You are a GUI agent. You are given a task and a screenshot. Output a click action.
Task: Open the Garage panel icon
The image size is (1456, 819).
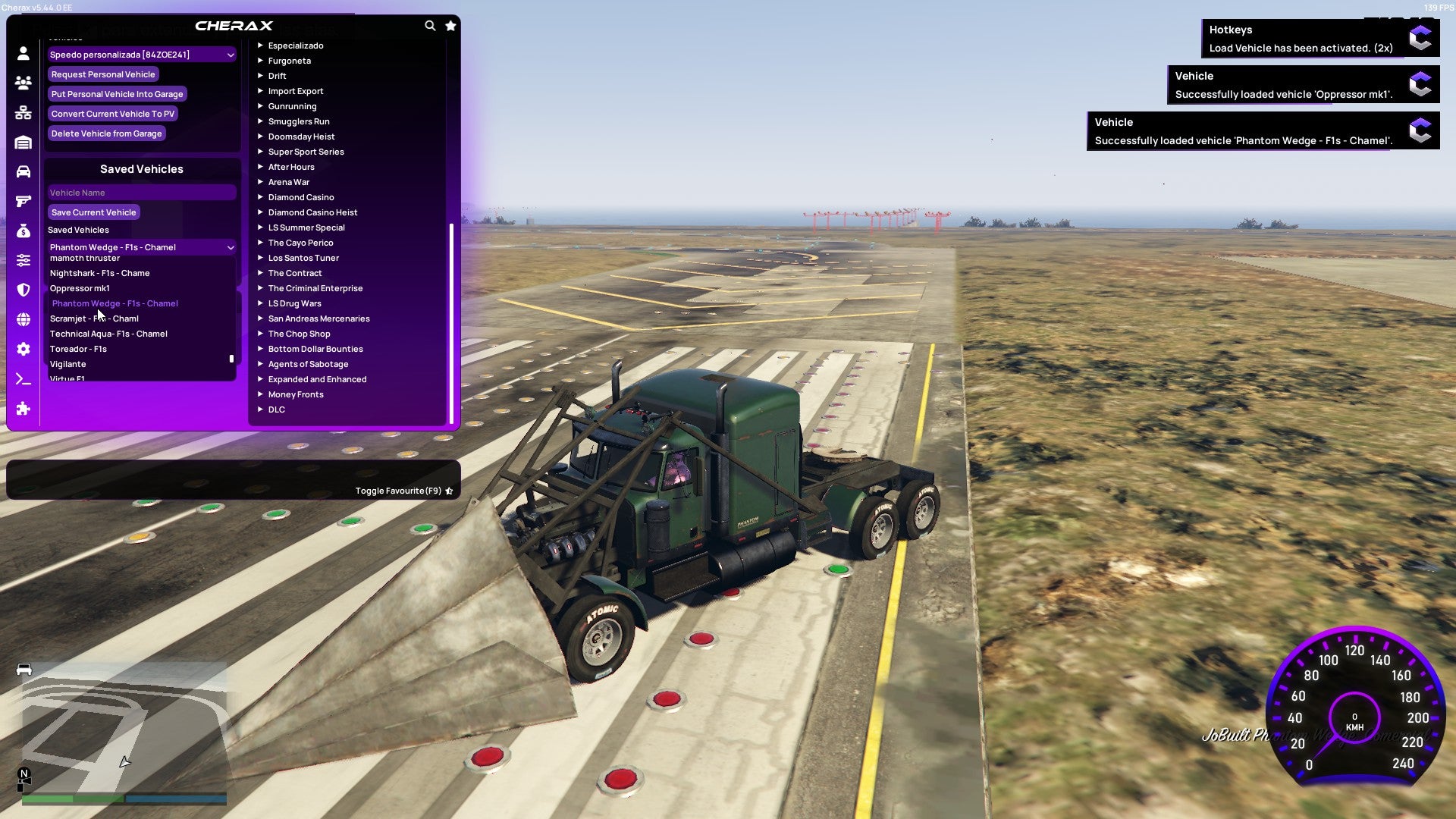tap(24, 142)
